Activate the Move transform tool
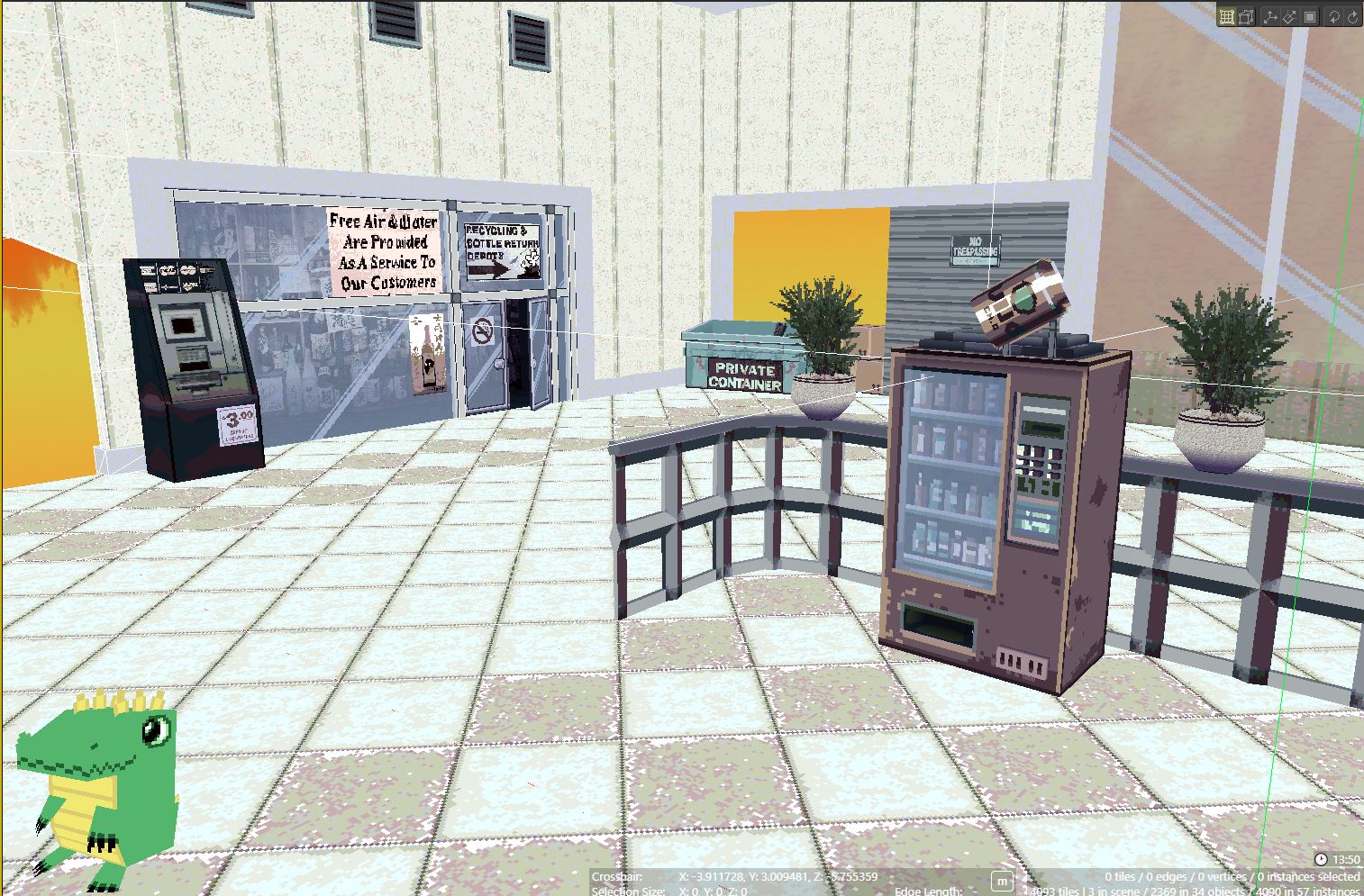Screen dimensions: 1364x896 pos(1269,15)
